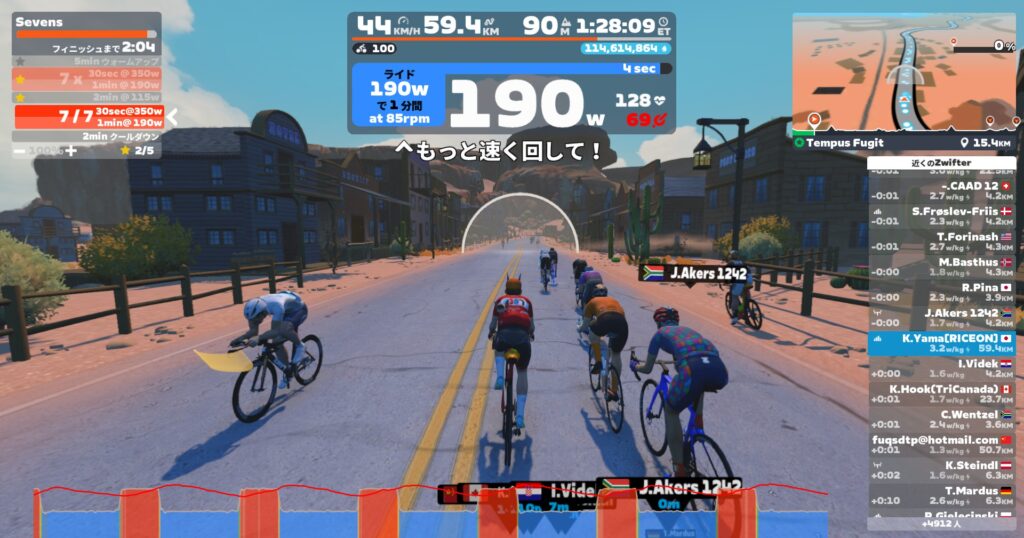
Task: Click K.Yama(RICEON) highlighted rider row
Action: click(941, 343)
